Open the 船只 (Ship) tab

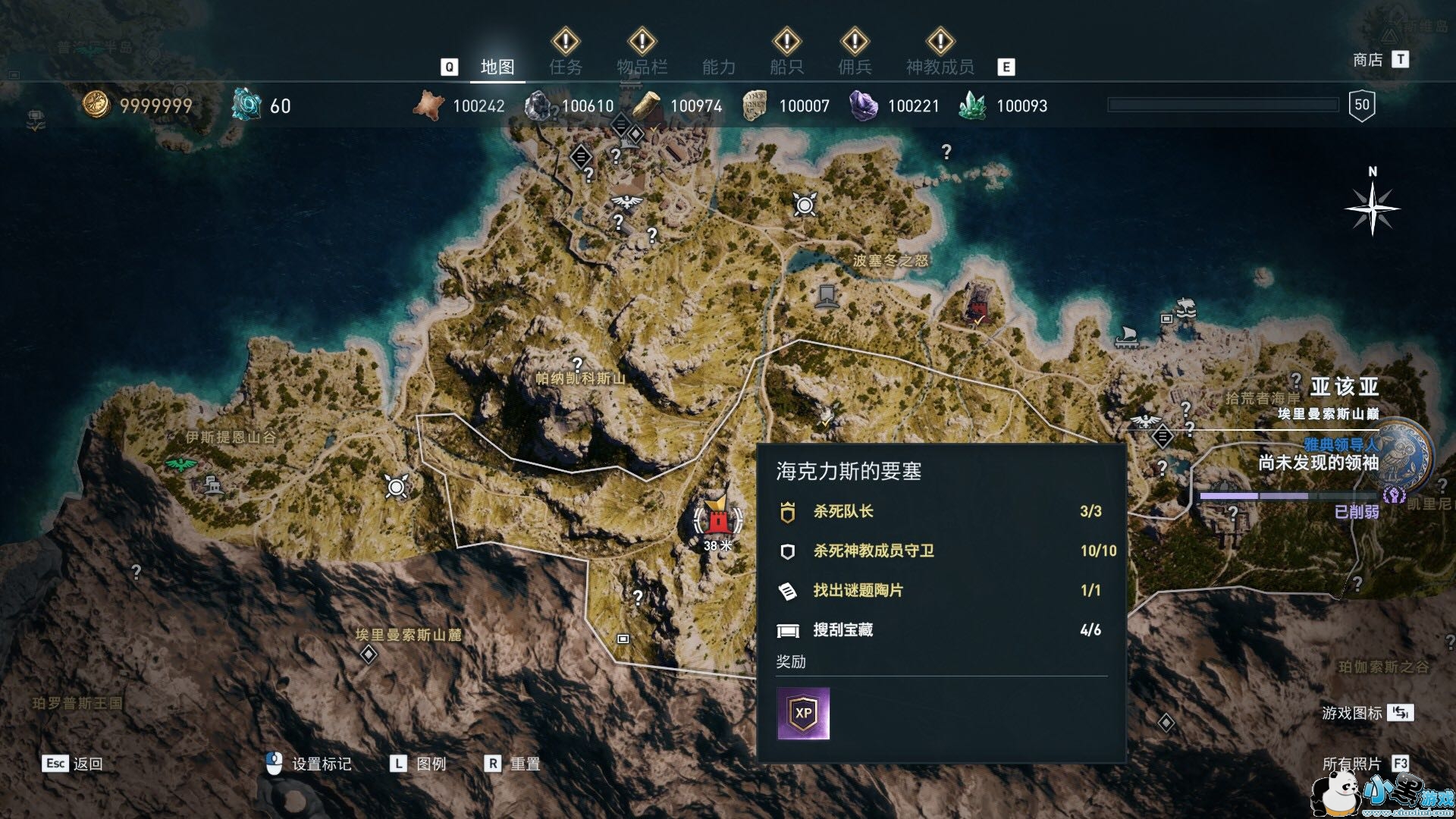786,67
